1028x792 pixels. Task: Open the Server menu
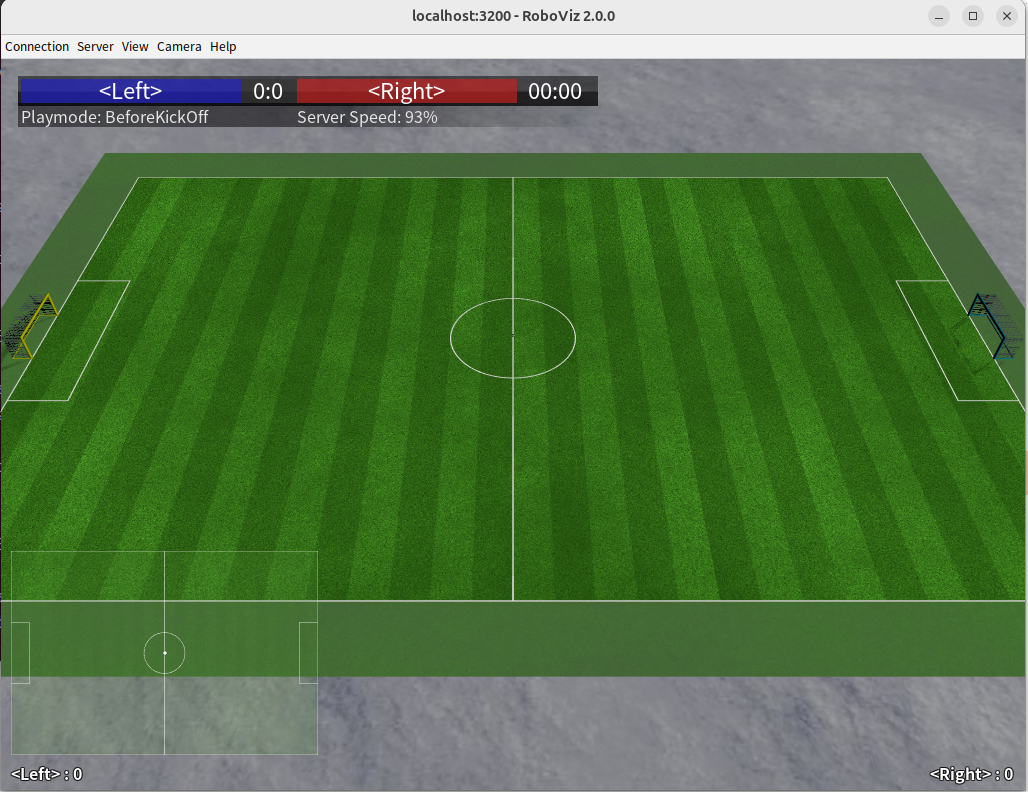(x=95, y=46)
